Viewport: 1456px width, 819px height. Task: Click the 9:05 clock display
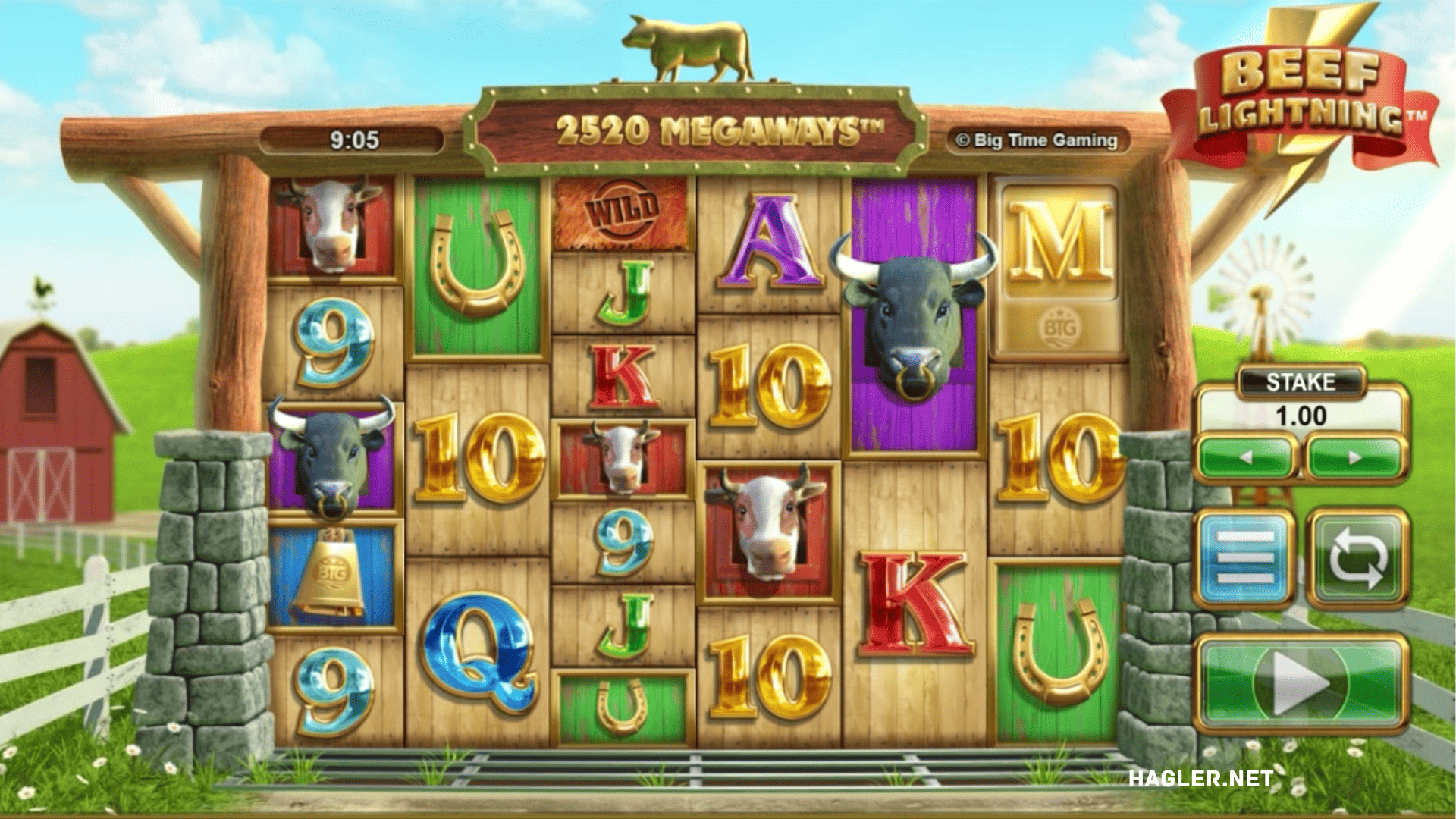[x=353, y=139]
